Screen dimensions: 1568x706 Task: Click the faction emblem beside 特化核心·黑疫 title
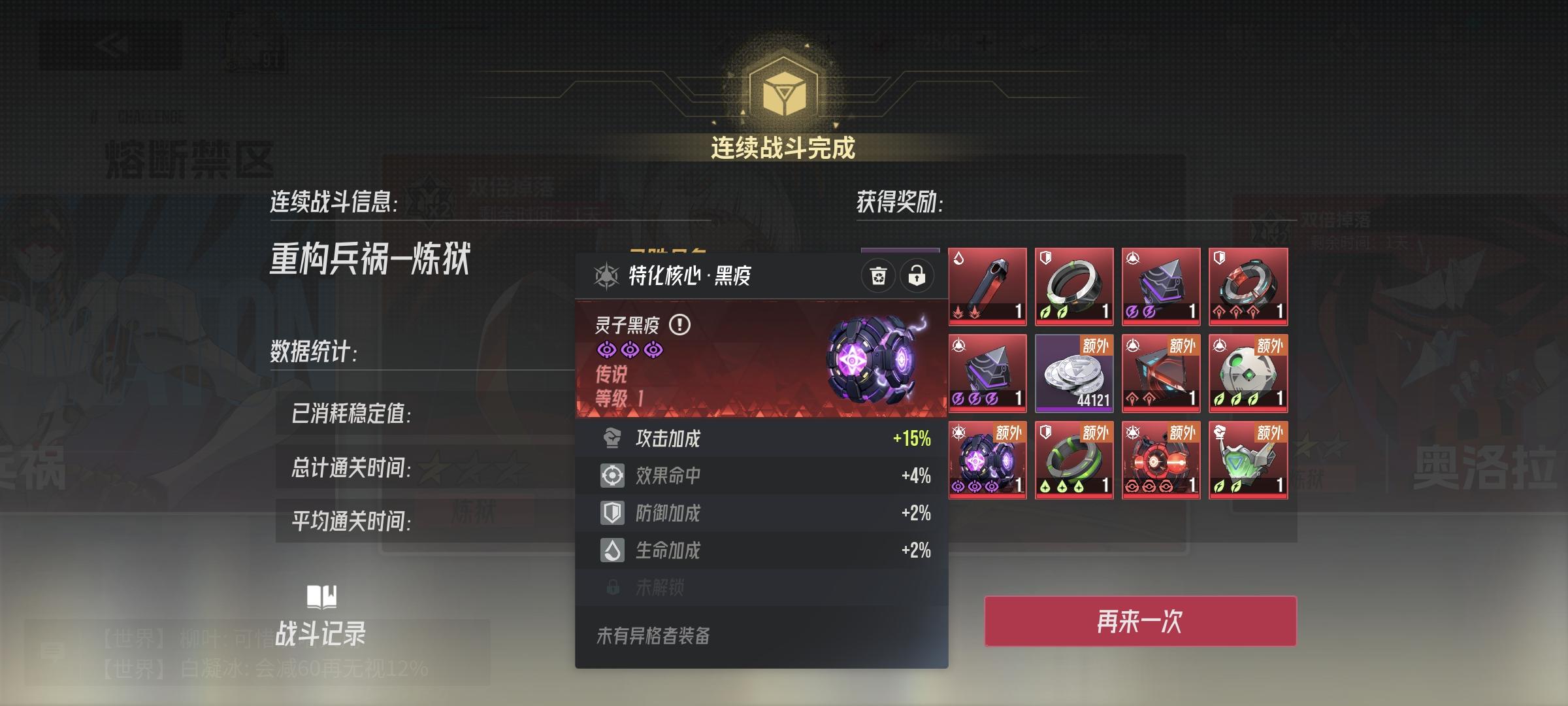[x=606, y=275]
